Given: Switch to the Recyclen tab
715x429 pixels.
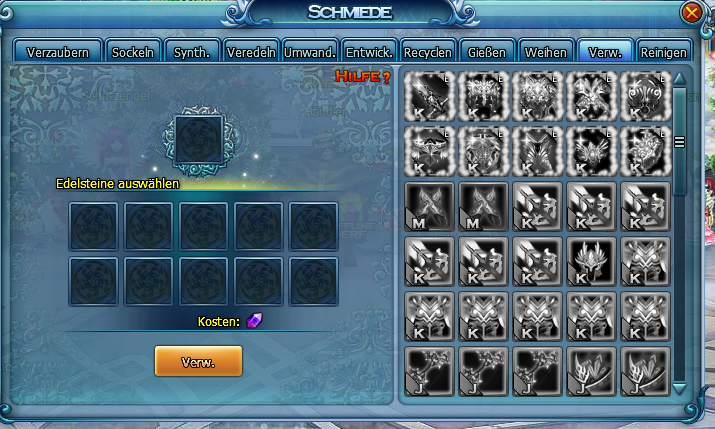Looking at the screenshot, I should click(430, 52).
